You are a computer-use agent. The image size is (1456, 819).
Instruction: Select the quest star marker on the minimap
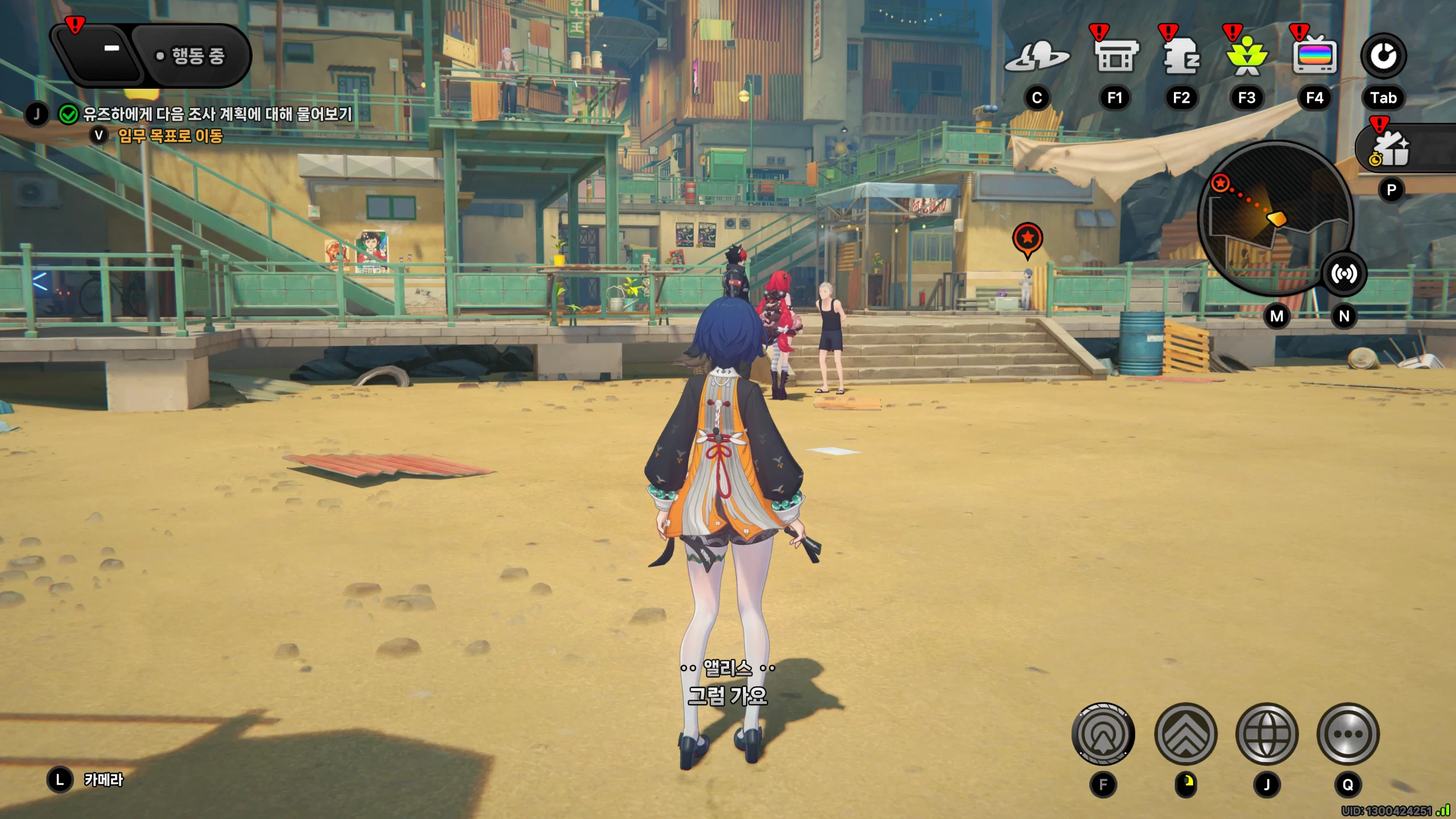[1220, 183]
